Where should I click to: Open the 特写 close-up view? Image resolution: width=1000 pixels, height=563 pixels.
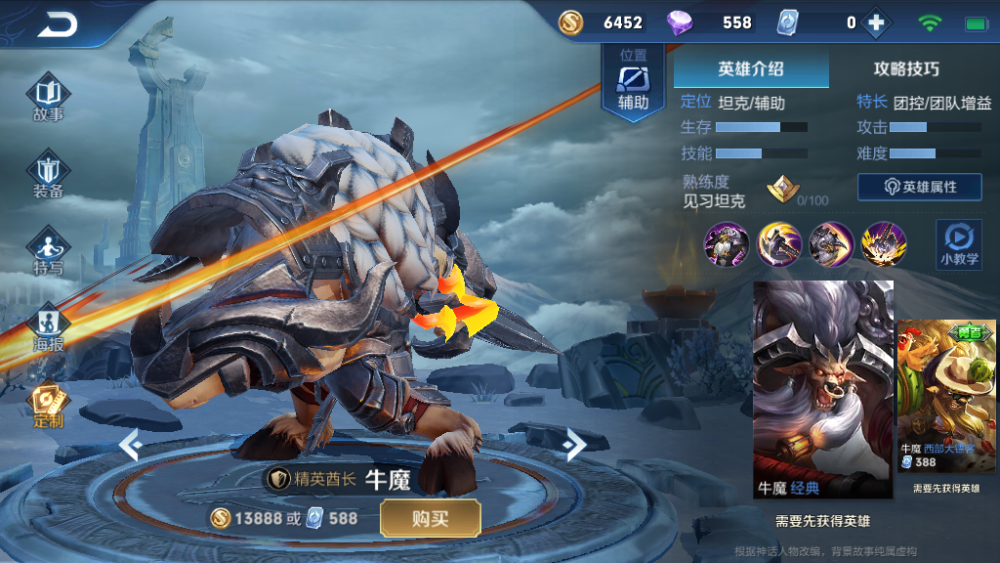click(48, 250)
